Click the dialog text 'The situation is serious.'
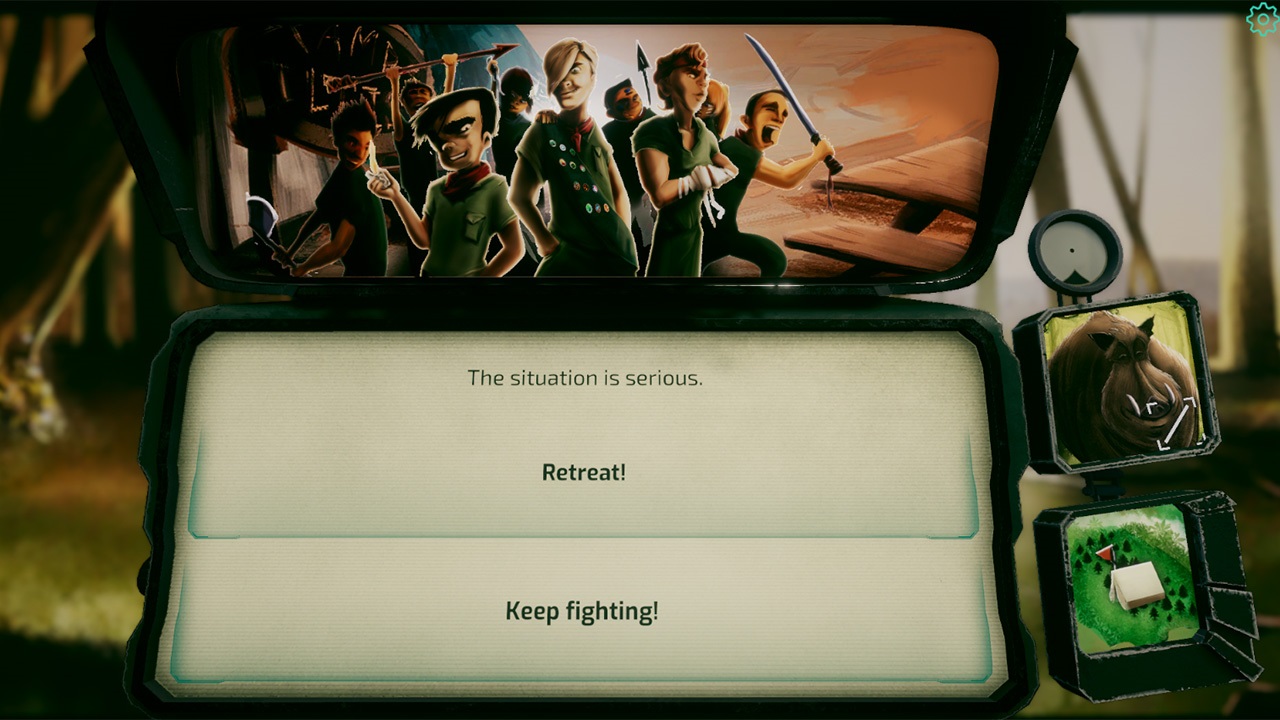This screenshot has width=1280, height=720. tap(585, 379)
